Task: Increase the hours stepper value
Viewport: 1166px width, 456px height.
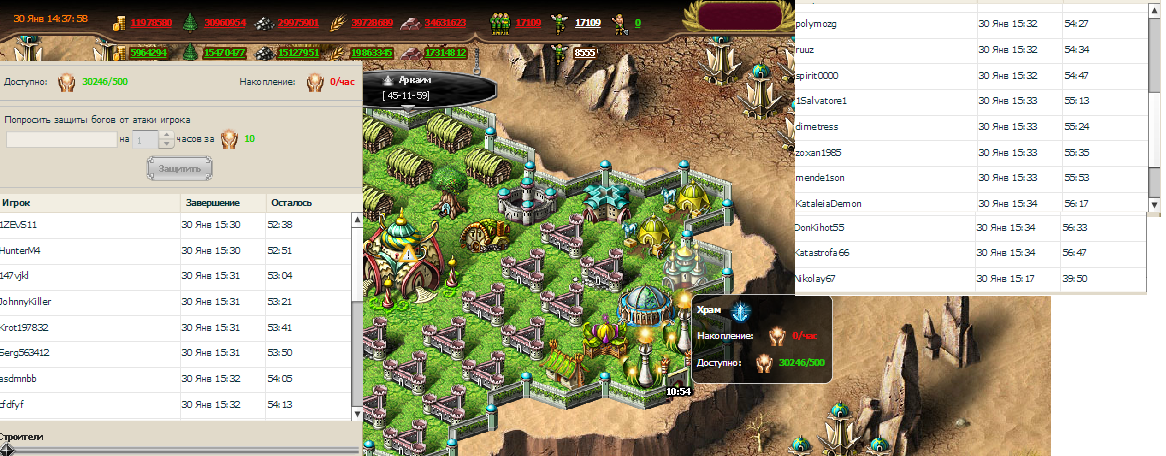Action: pyautogui.click(x=167, y=135)
